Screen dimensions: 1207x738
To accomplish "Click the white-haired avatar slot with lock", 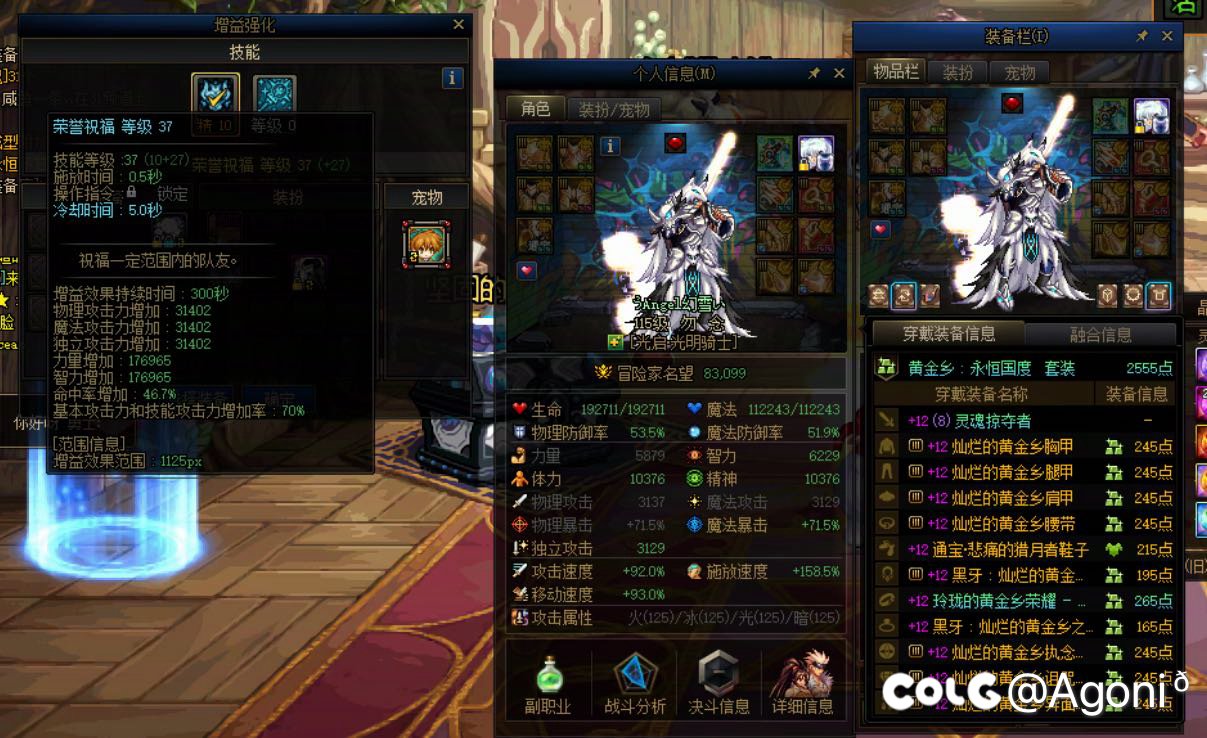I will click(x=816, y=153).
